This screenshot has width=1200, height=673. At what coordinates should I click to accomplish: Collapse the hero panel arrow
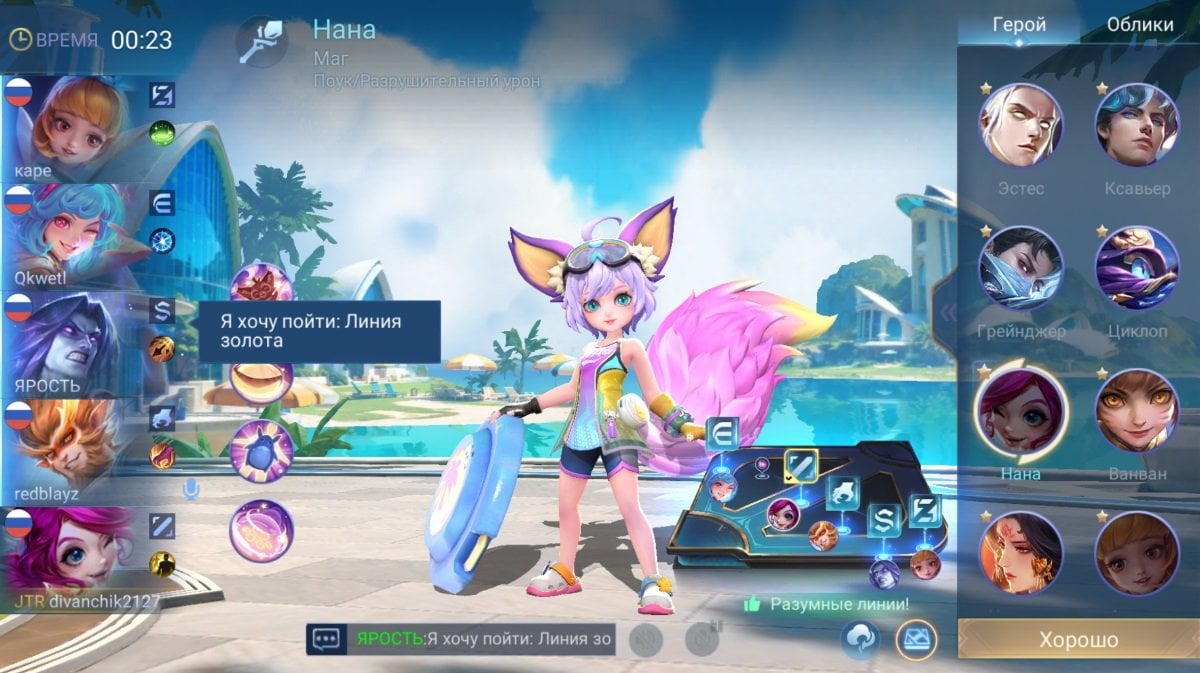pyautogui.click(x=944, y=312)
